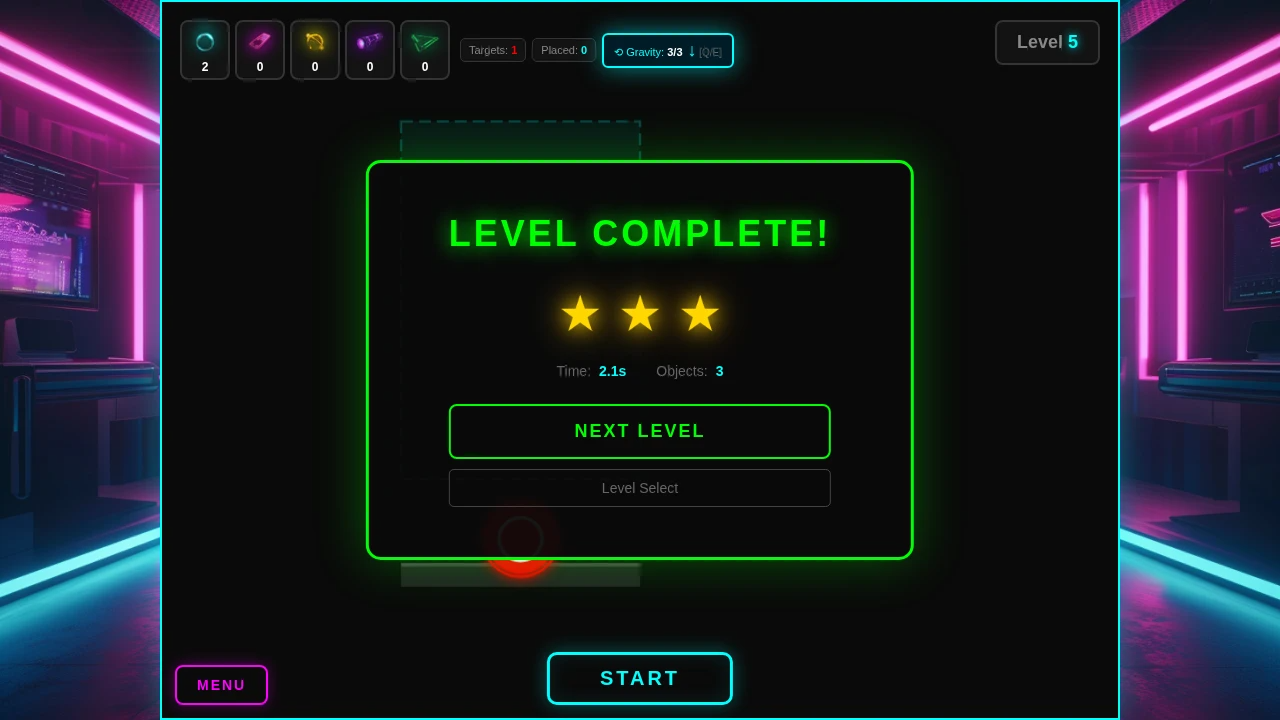Screen dimensions: 1280x720
Task: Click the Level 5 badge
Action: point(1047,42)
